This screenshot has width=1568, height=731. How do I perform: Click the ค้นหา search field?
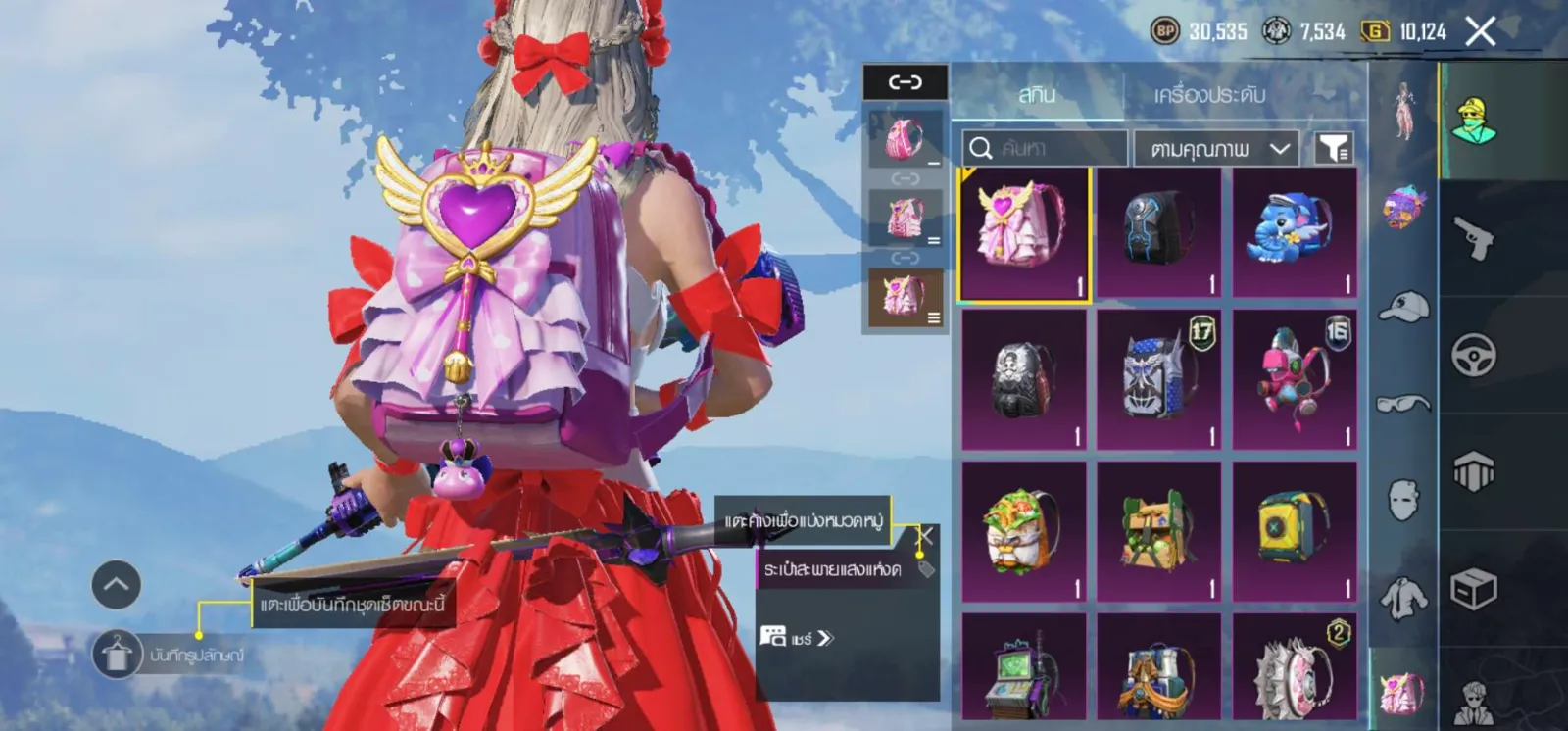pos(1046,149)
